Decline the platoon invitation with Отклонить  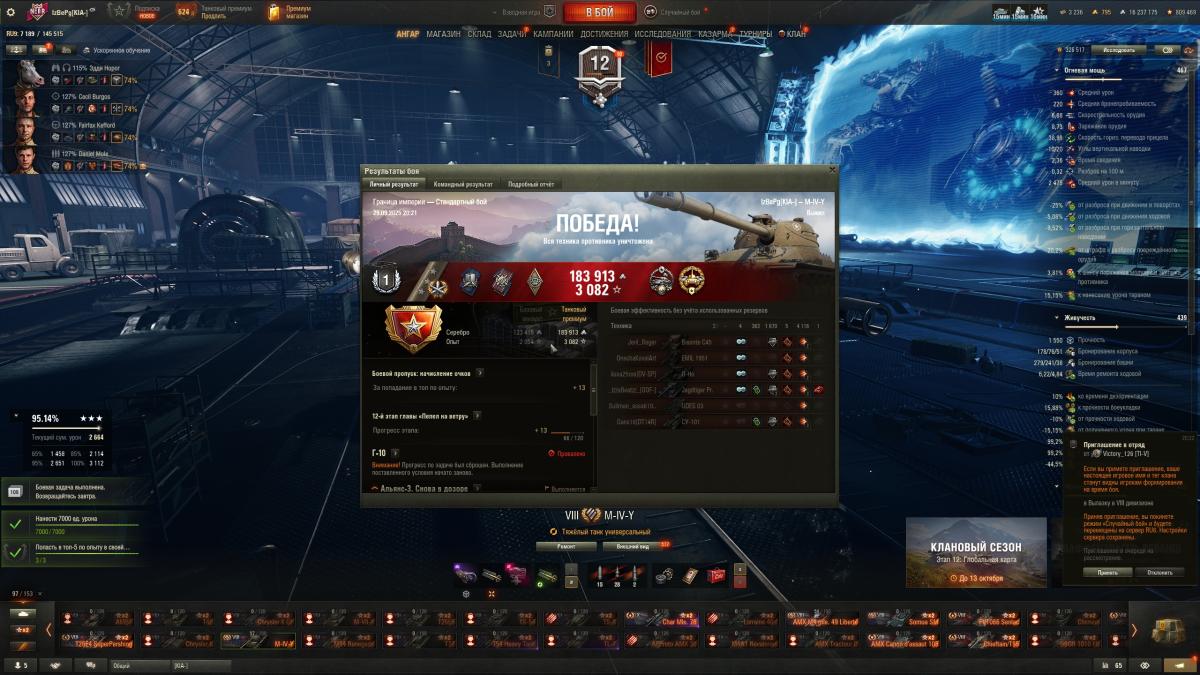[x=1159, y=572]
